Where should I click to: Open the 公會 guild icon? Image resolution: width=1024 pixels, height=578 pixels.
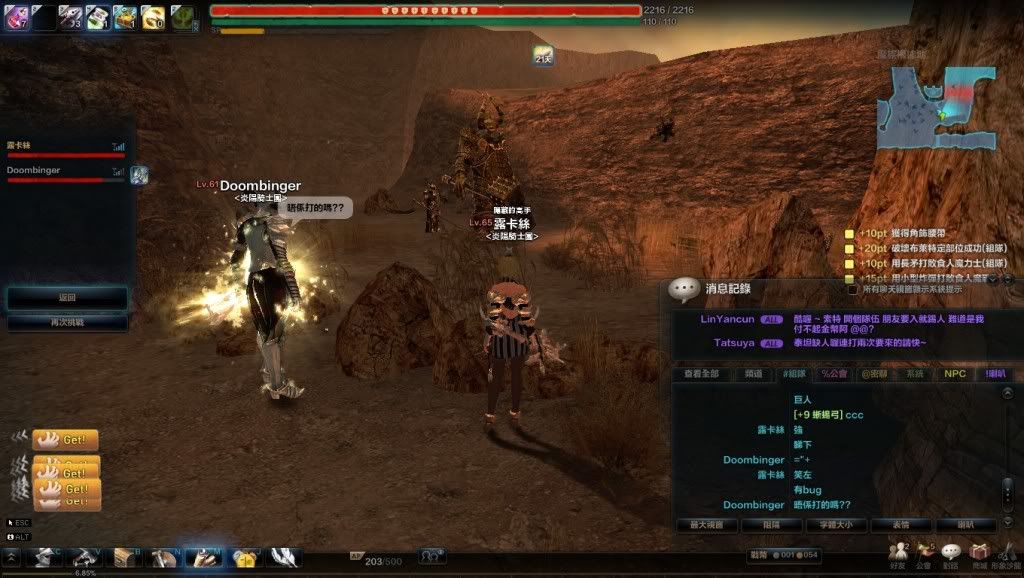[x=923, y=551]
